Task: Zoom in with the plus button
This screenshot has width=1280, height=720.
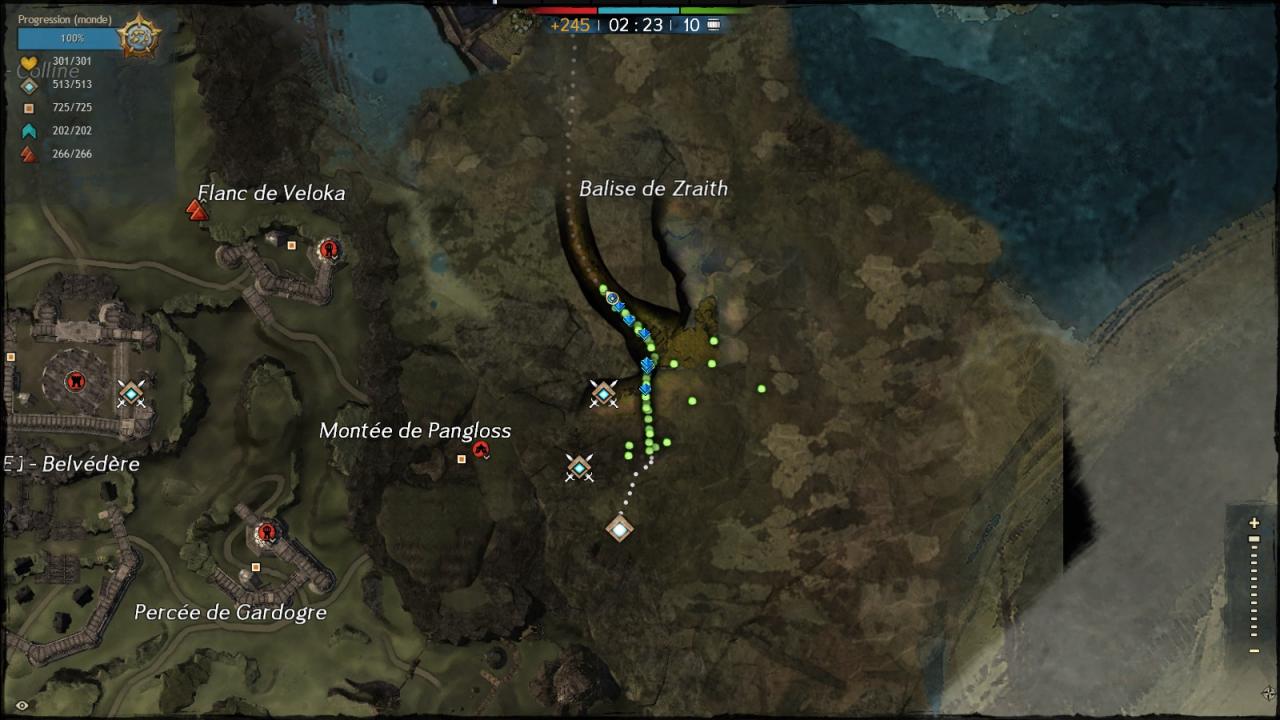Action: point(1254,523)
